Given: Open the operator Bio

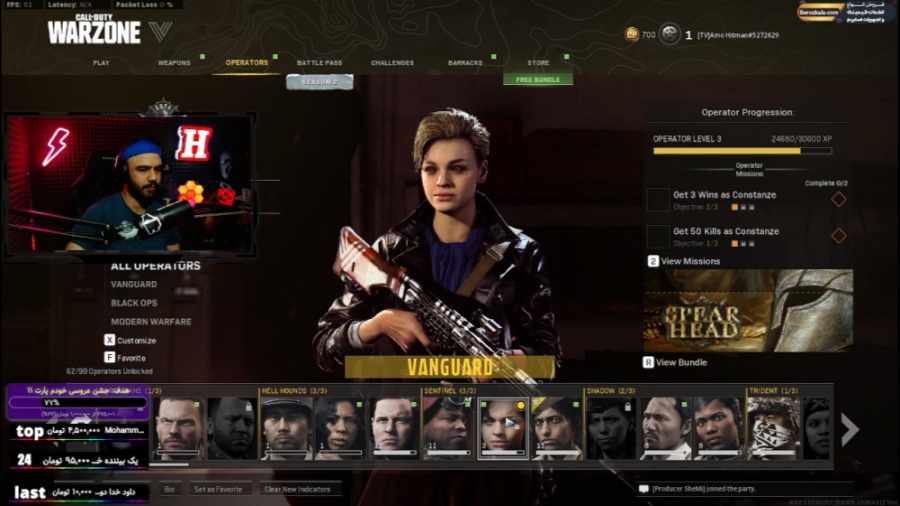Looking at the screenshot, I should [169, 489].
